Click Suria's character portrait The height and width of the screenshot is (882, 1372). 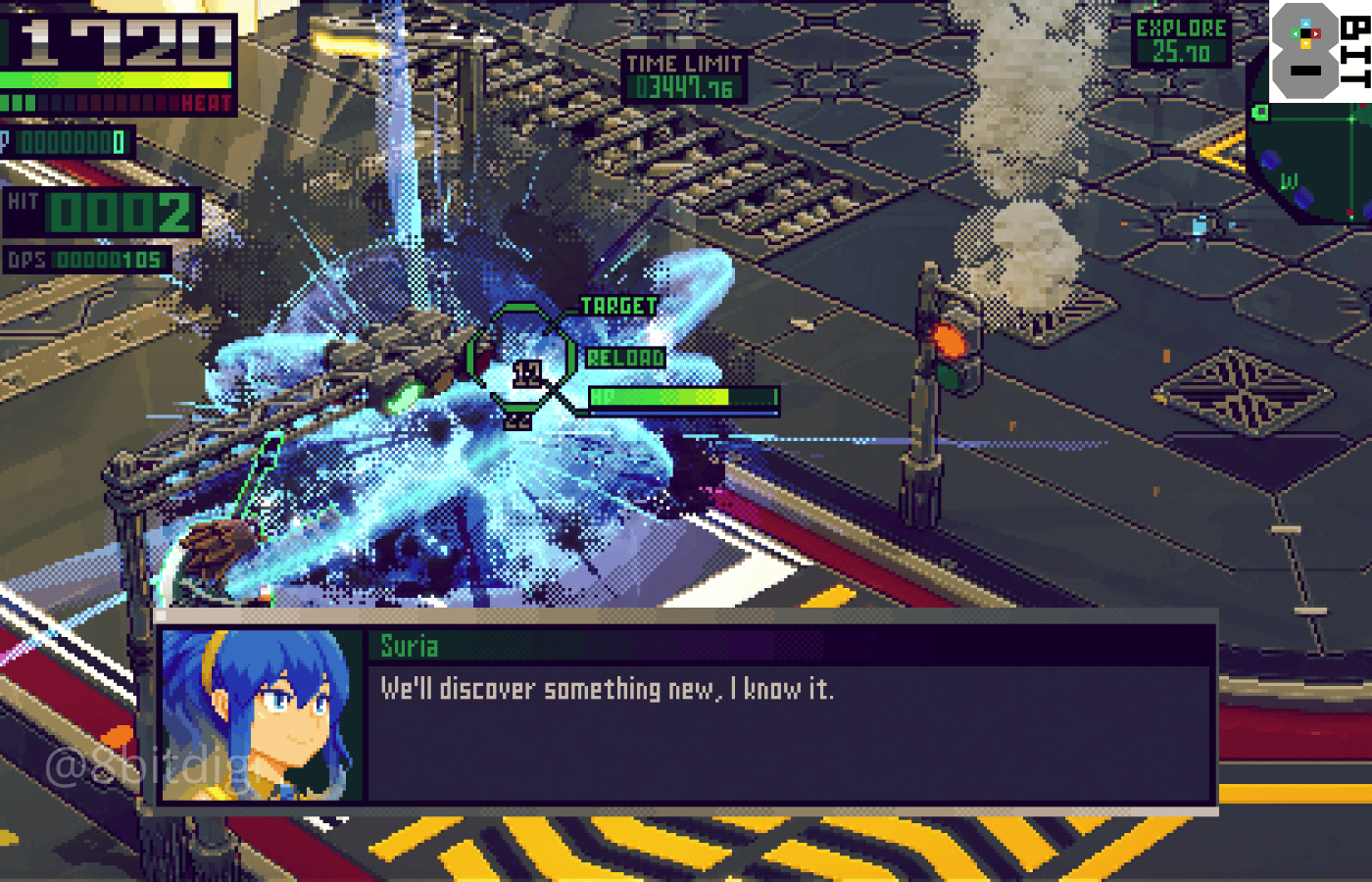tap(262, 715)
